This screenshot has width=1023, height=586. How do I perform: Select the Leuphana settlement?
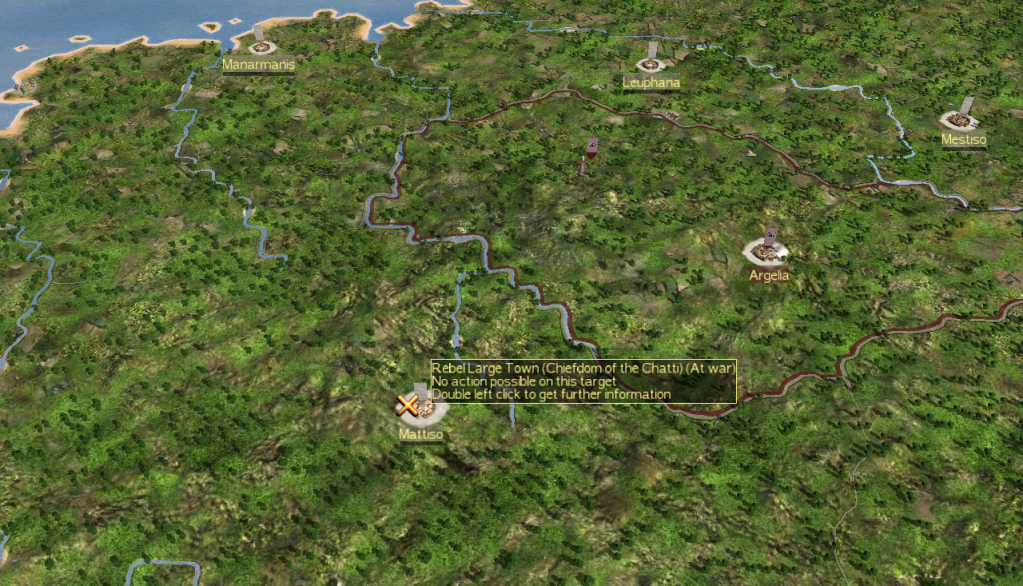pos(651,64)
